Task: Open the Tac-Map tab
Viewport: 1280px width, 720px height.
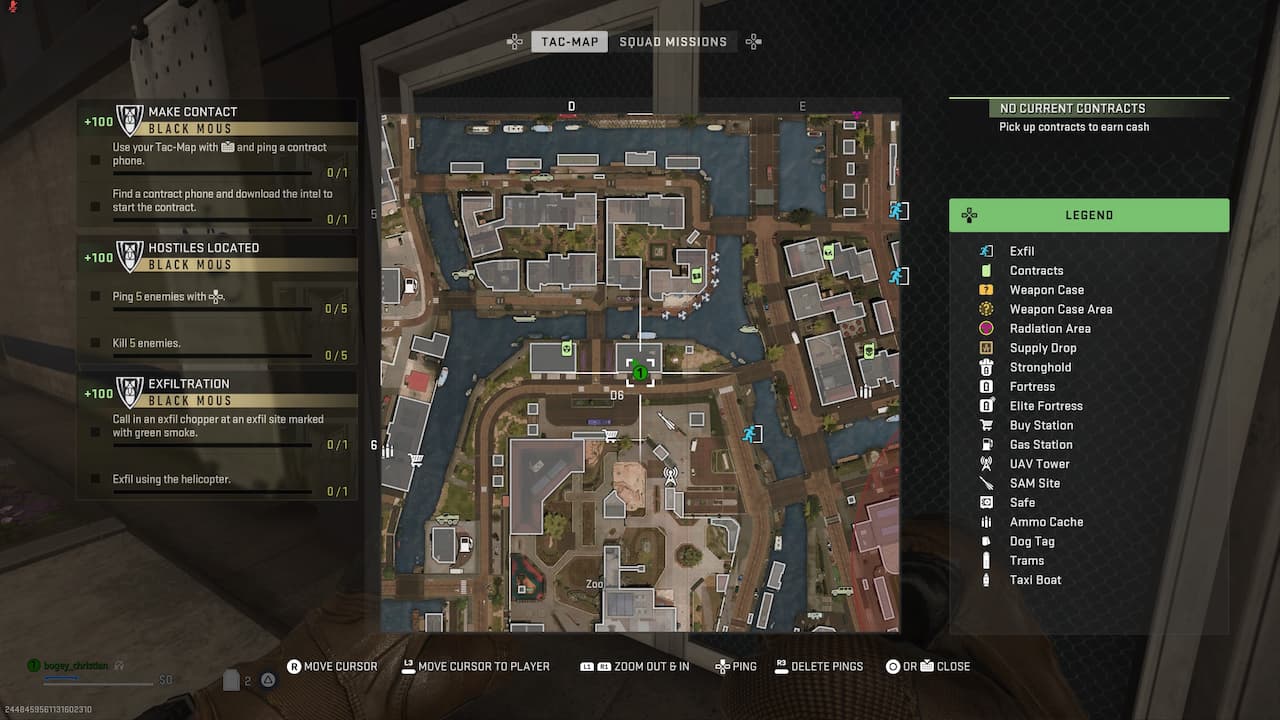Action: [568, 41]
